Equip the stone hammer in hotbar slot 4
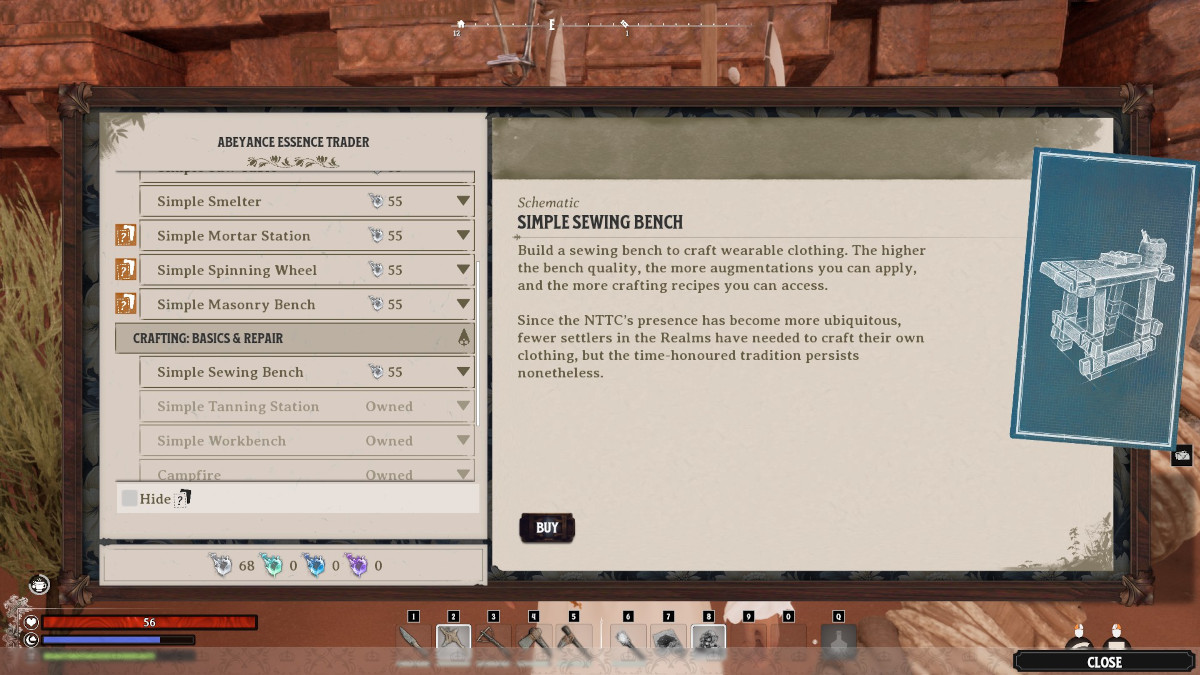Viewport: 1200px width, 675px height. 533,642
